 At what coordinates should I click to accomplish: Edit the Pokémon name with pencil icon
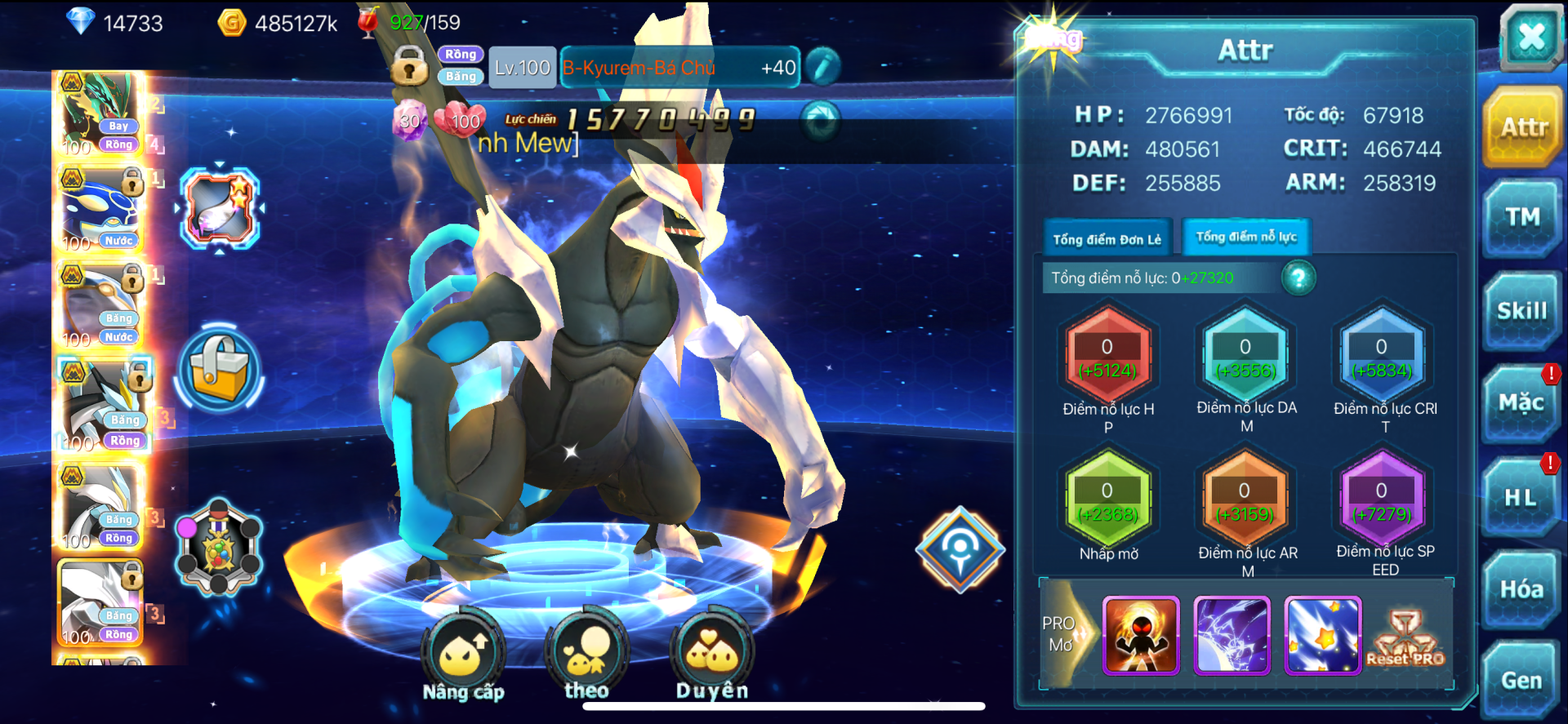[823, 67]
